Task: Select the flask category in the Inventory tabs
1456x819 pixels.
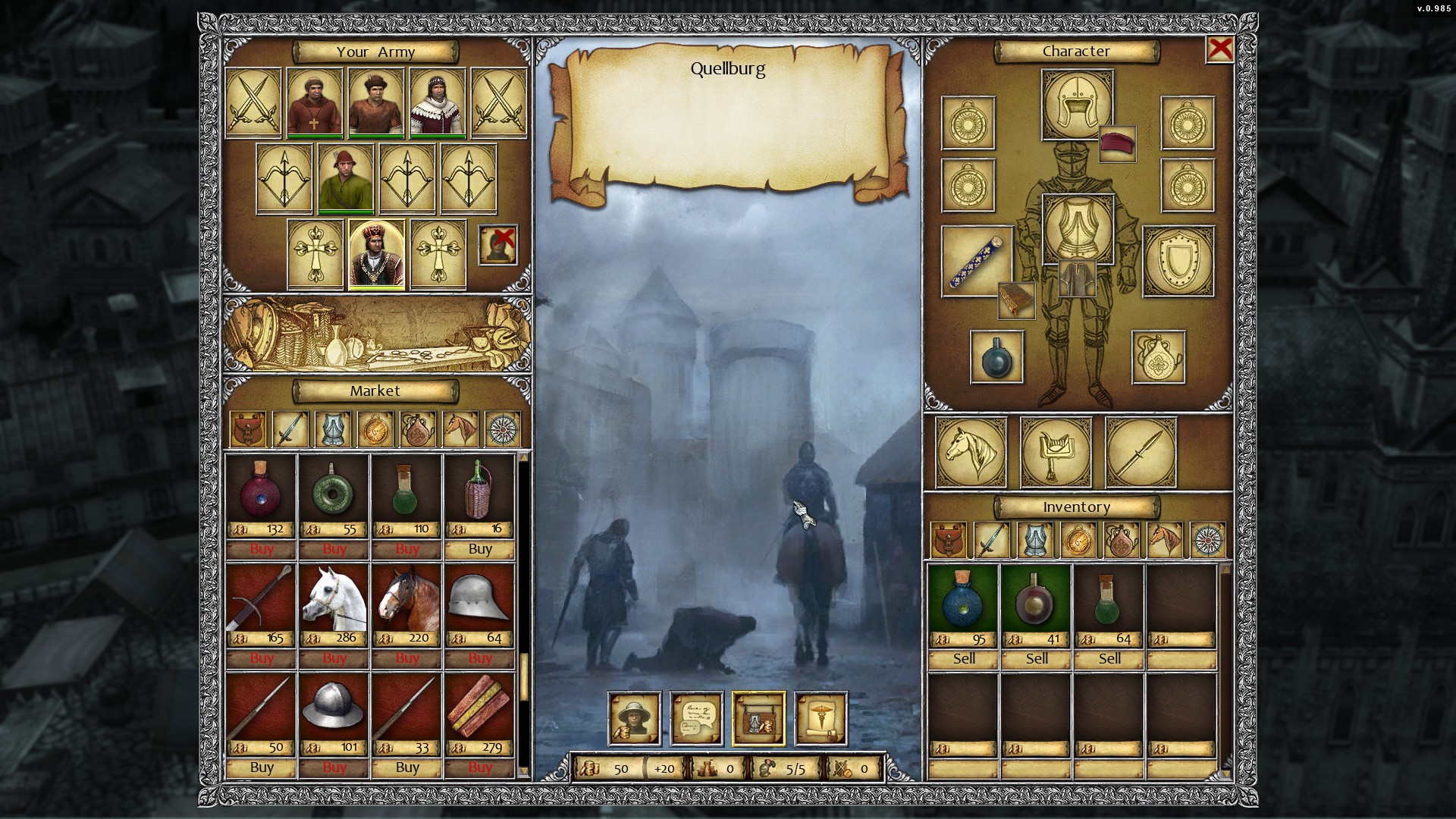Action: (x=1122, y=541)
